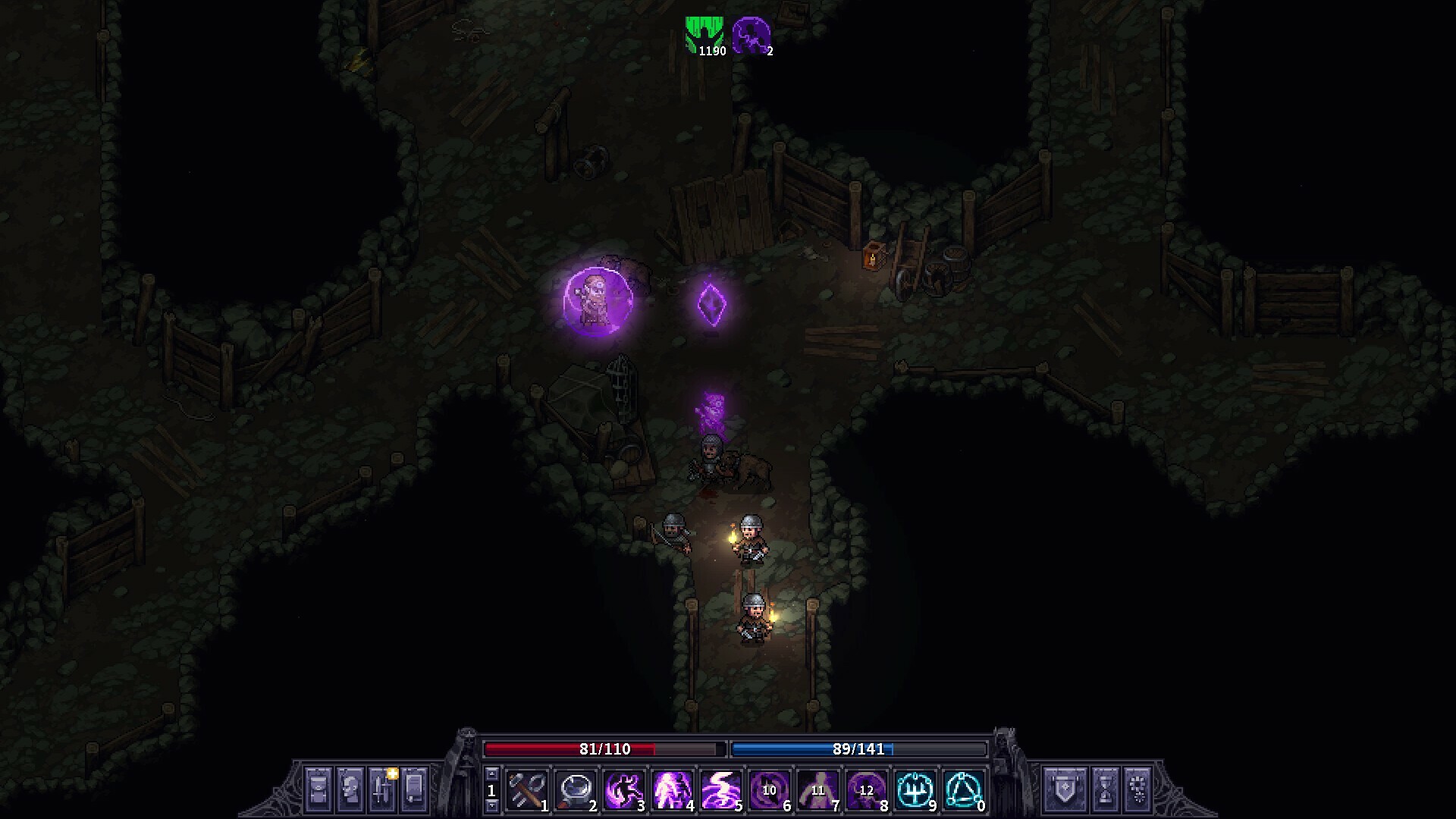
Task: Click the hourglass wait icon
Action: [x=1105, y=789]
